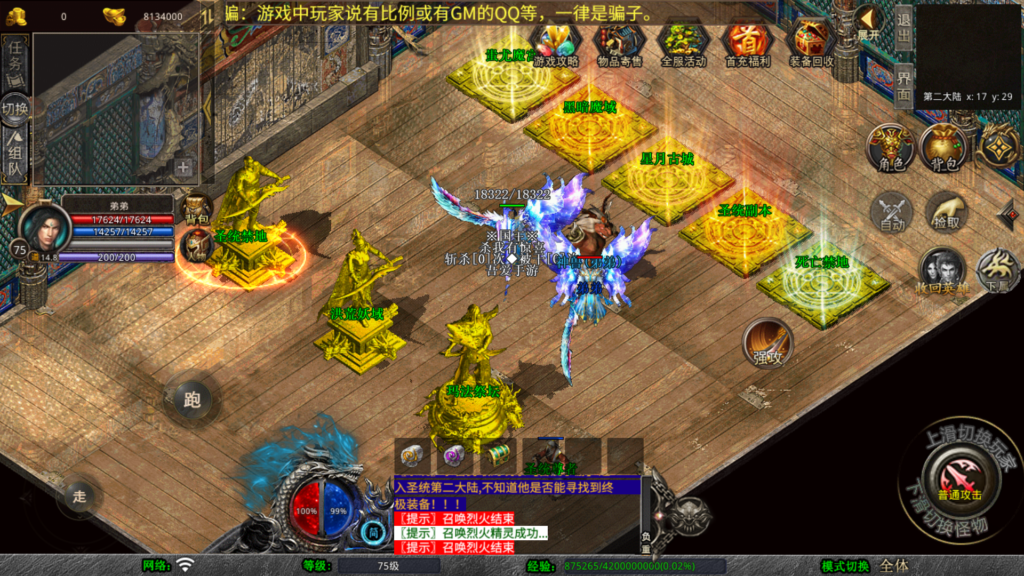Open the 背包 bag beside 角色
Viewport: 1024px width, 576px height.
pos(943,147)
